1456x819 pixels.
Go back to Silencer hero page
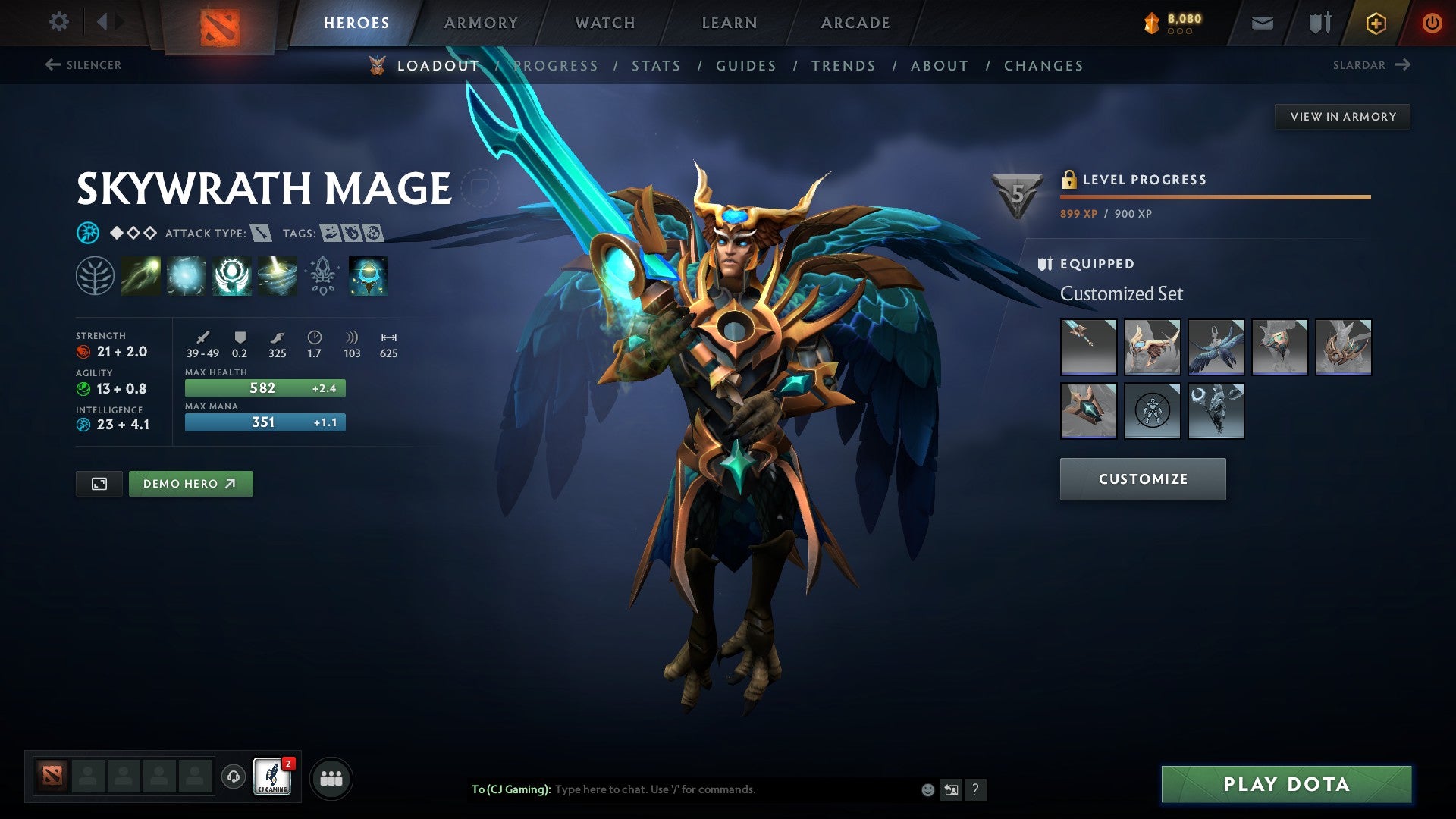point(83,65)
